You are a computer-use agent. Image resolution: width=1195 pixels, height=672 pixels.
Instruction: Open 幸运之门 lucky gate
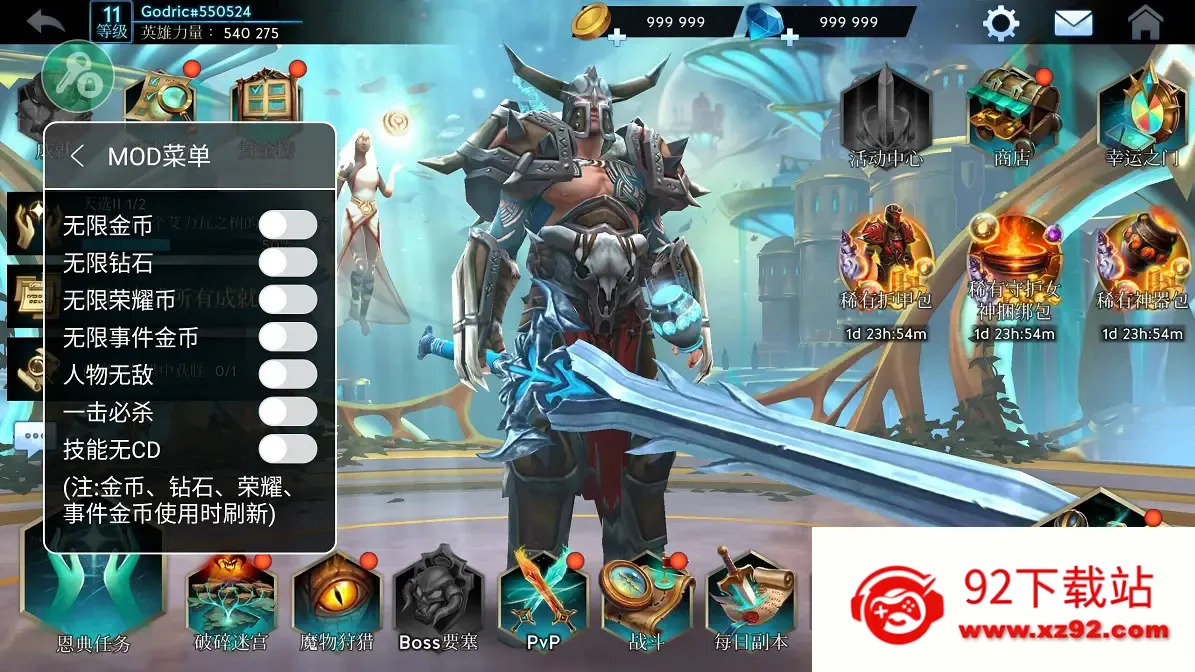tap(1142, 115)
